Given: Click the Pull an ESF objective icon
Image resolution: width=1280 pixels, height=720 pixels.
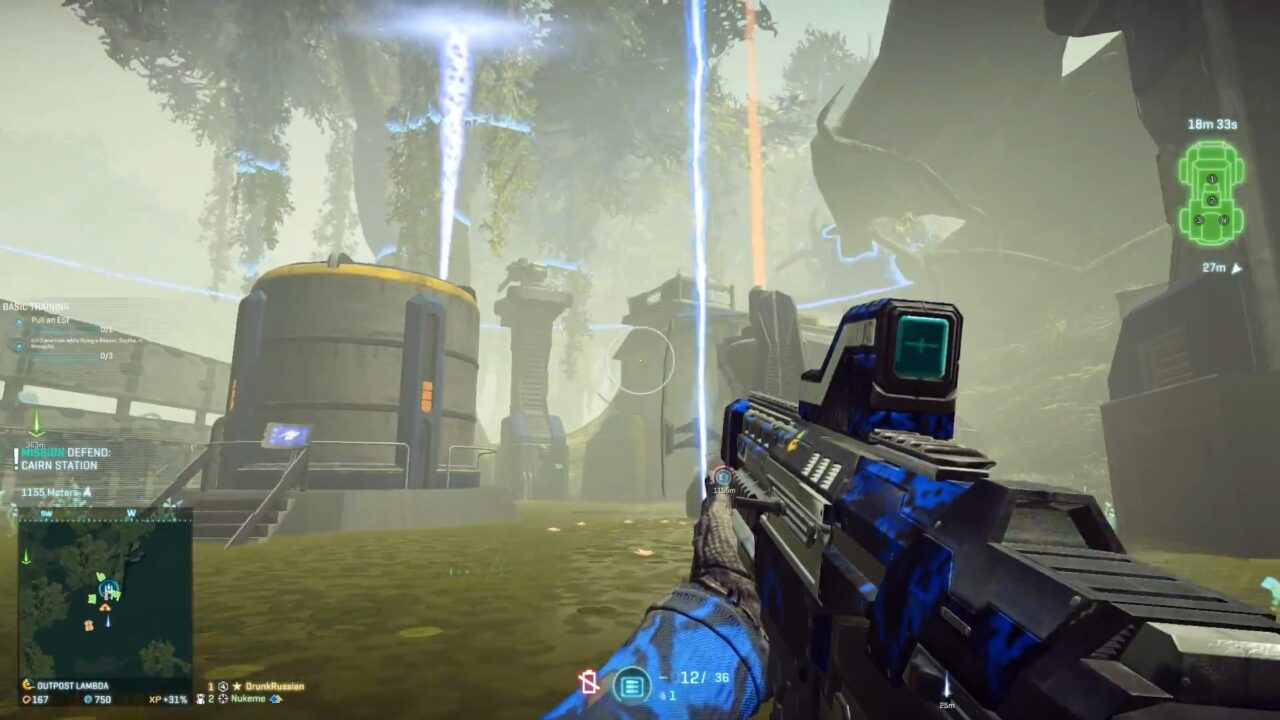Looking at the screenshot, I should (x=19, y=321).
